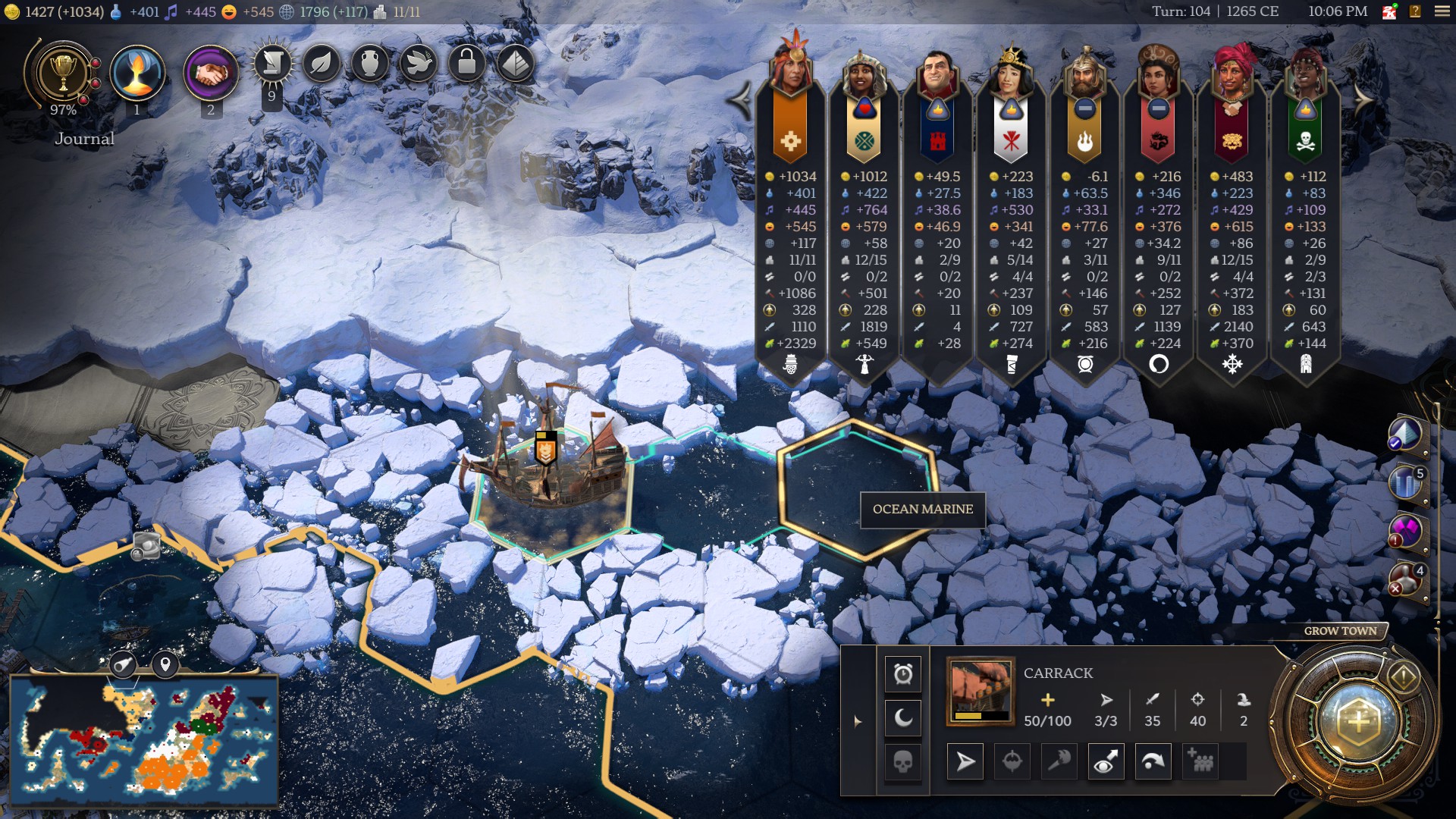Put Carrack to sleep with moon button
Viewport: 1456px width, 819px height.
pyautogui.click(x=902, y=717)
